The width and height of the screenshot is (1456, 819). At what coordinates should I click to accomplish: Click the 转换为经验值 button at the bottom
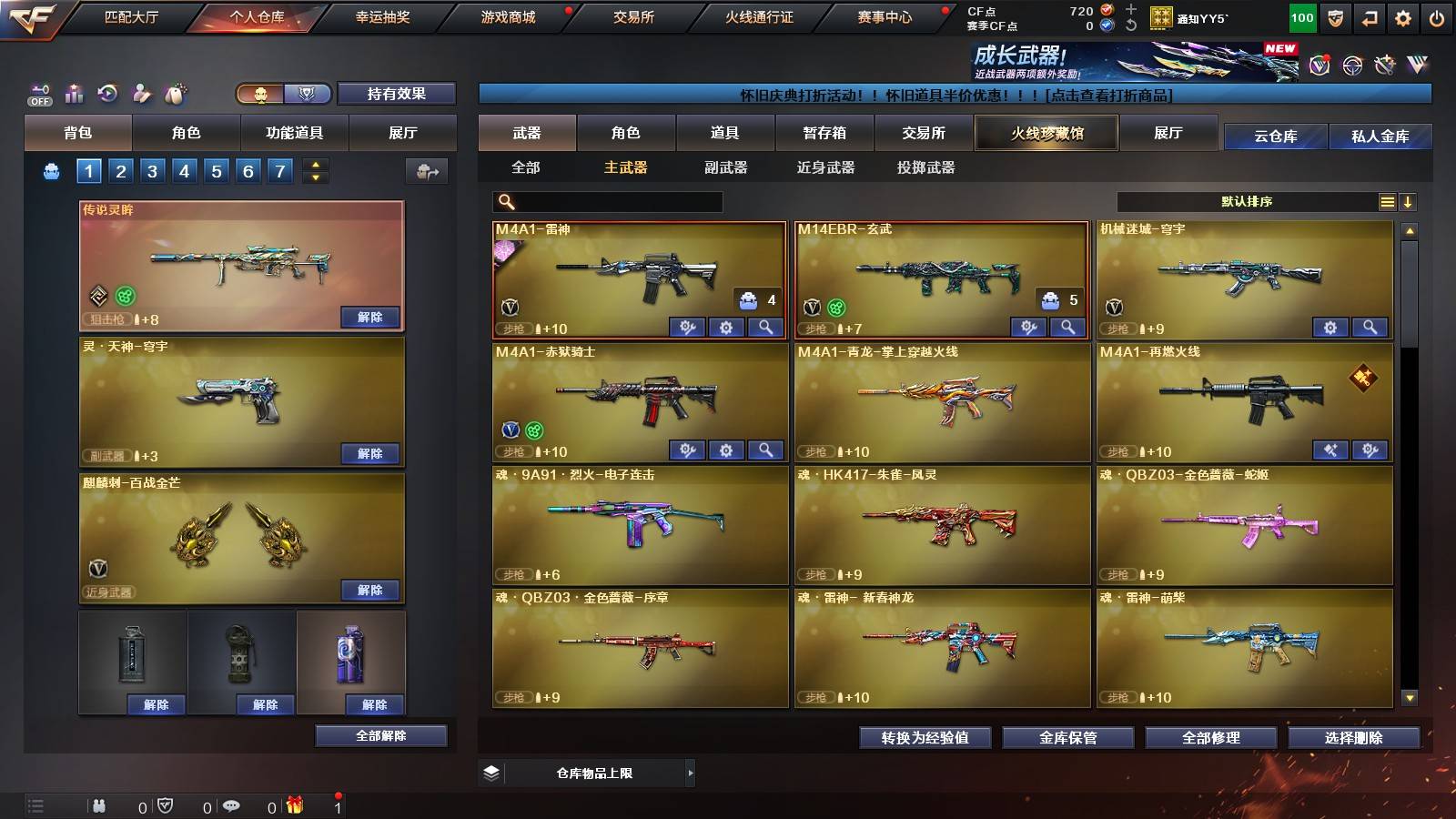tap(924, 738)
